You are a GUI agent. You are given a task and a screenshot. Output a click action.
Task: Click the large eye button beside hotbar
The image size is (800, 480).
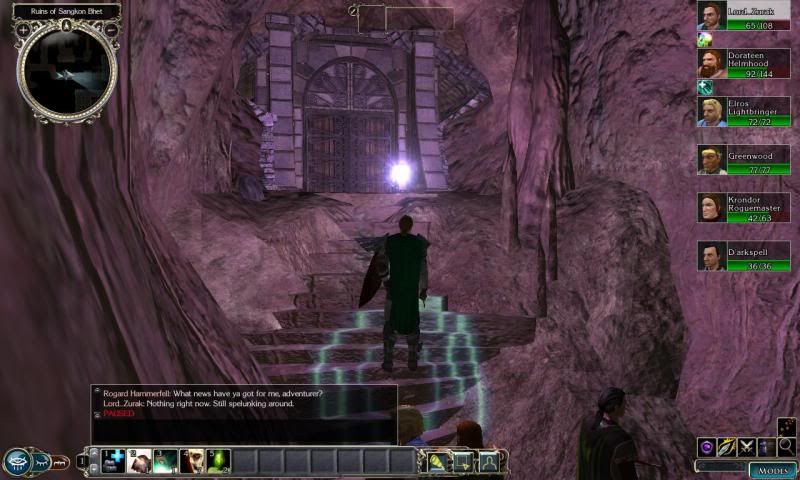coord(17,461)
